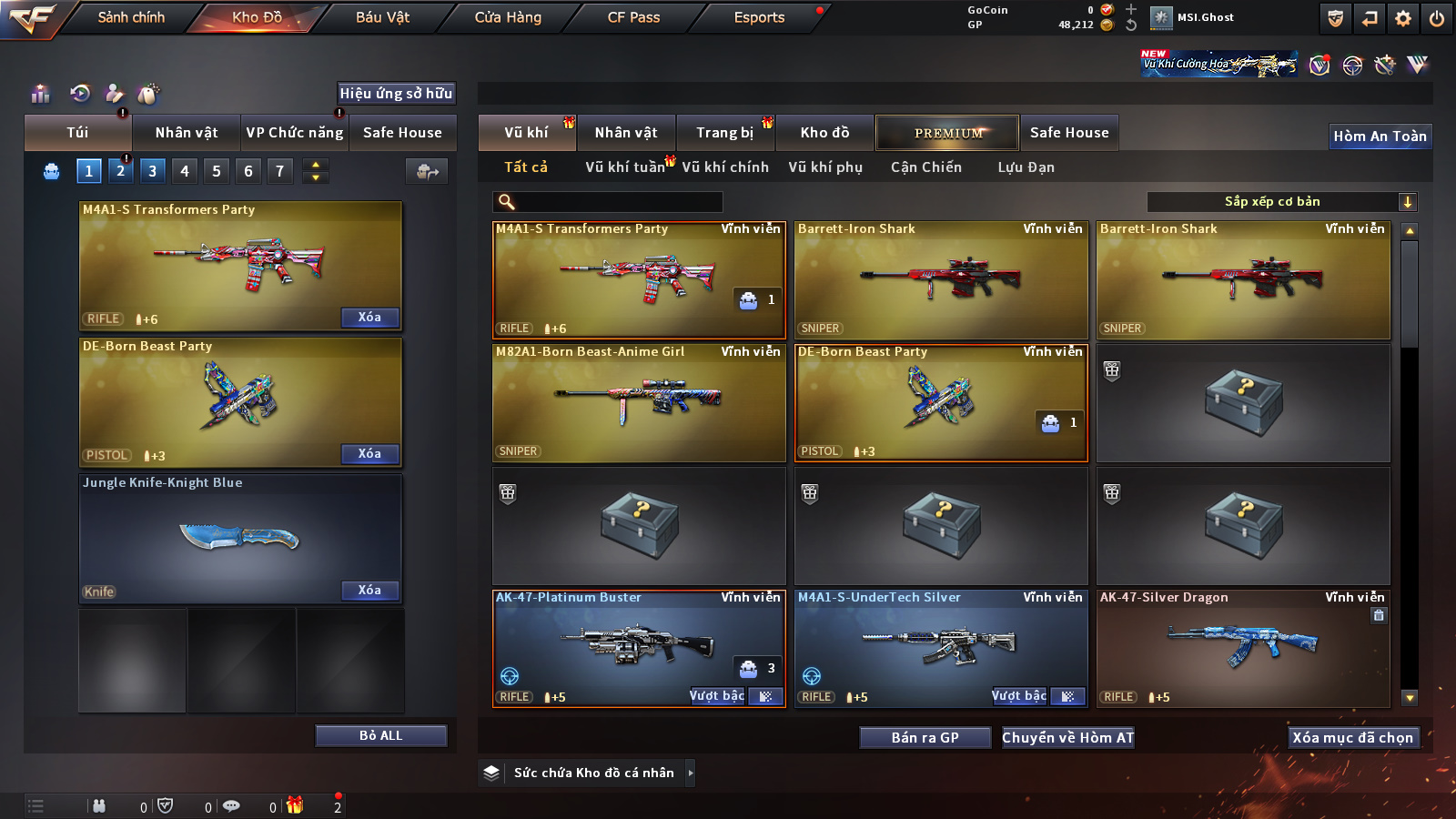
Task: Click the power exit button
Action: (1437, 18)
